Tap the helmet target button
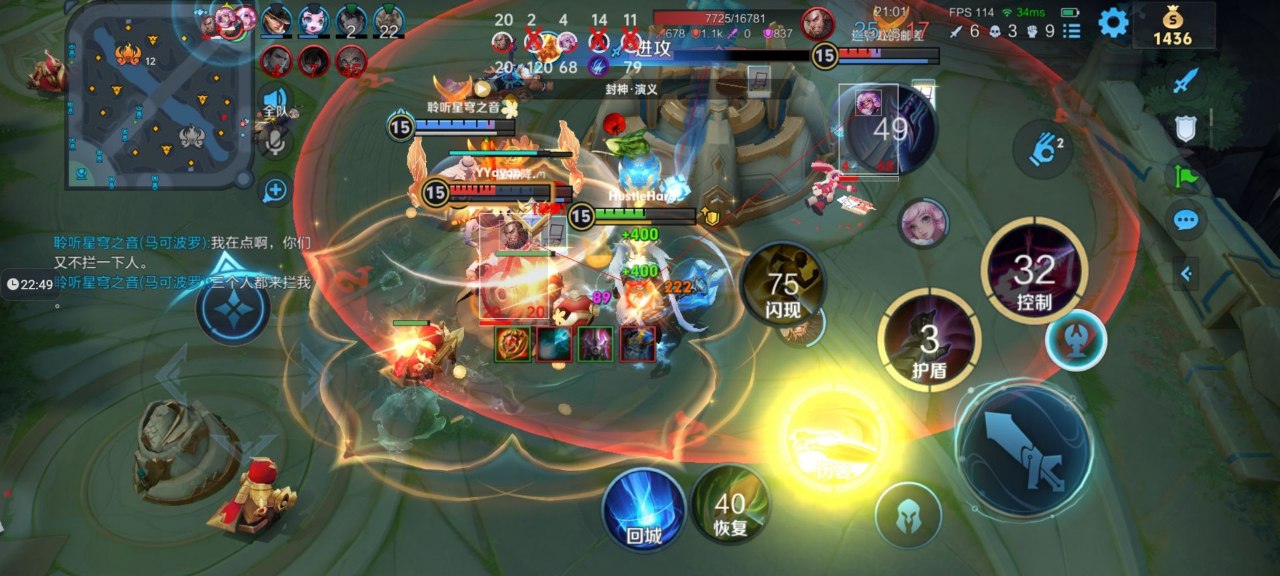Screen dimensions: 1280x576 click(x=907, y=515)
